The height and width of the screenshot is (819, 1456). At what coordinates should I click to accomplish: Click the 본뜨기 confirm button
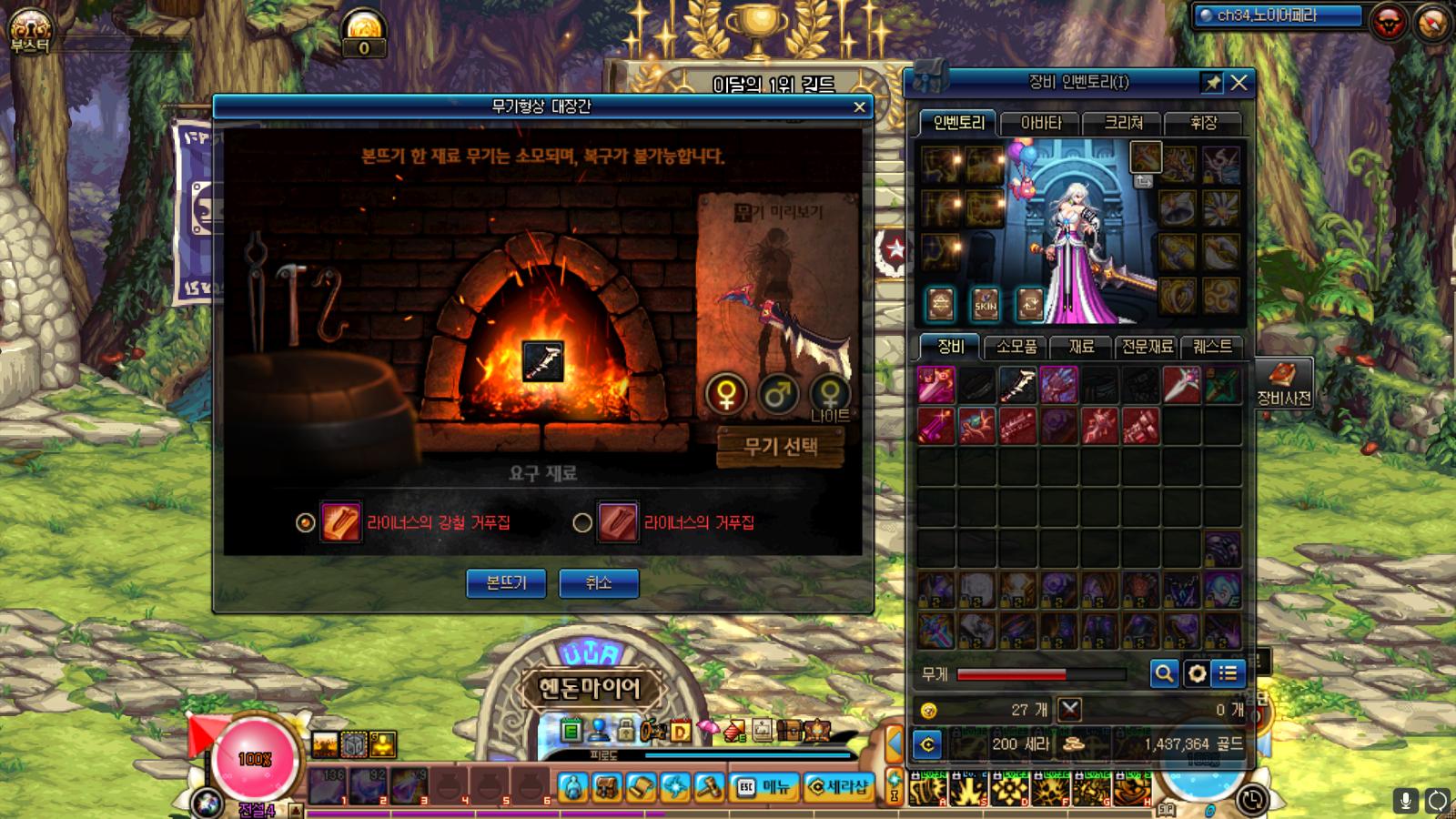(506, 583)
